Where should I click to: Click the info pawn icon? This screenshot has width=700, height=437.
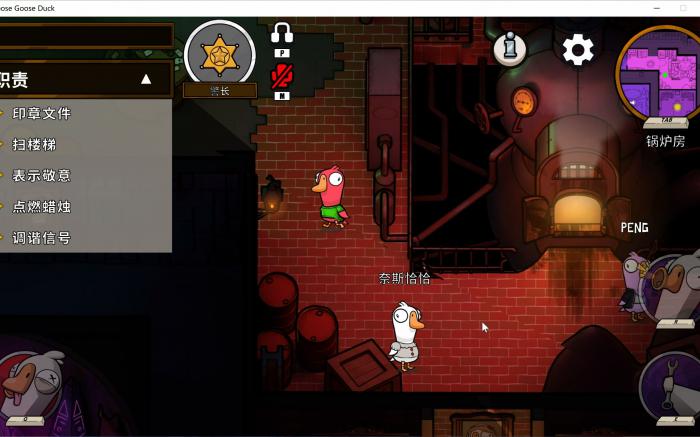coord(509,50)
